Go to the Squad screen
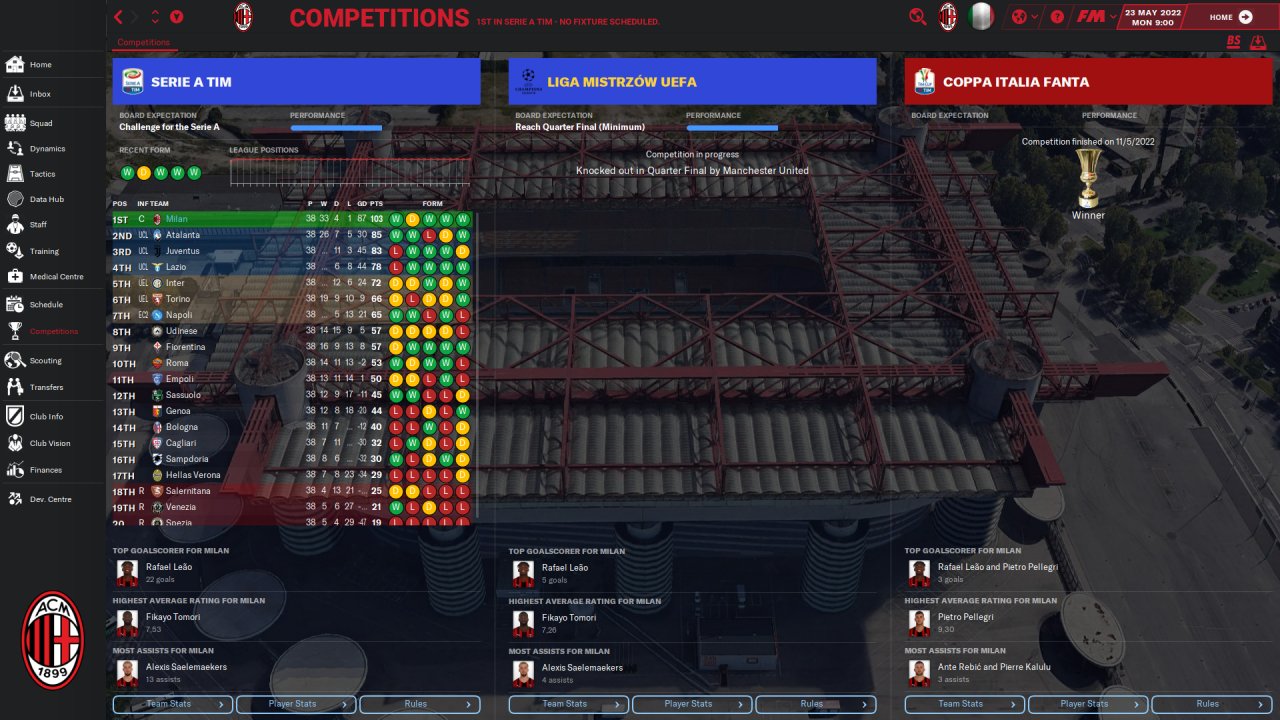 pyautogui.click(x=40, y=123)
